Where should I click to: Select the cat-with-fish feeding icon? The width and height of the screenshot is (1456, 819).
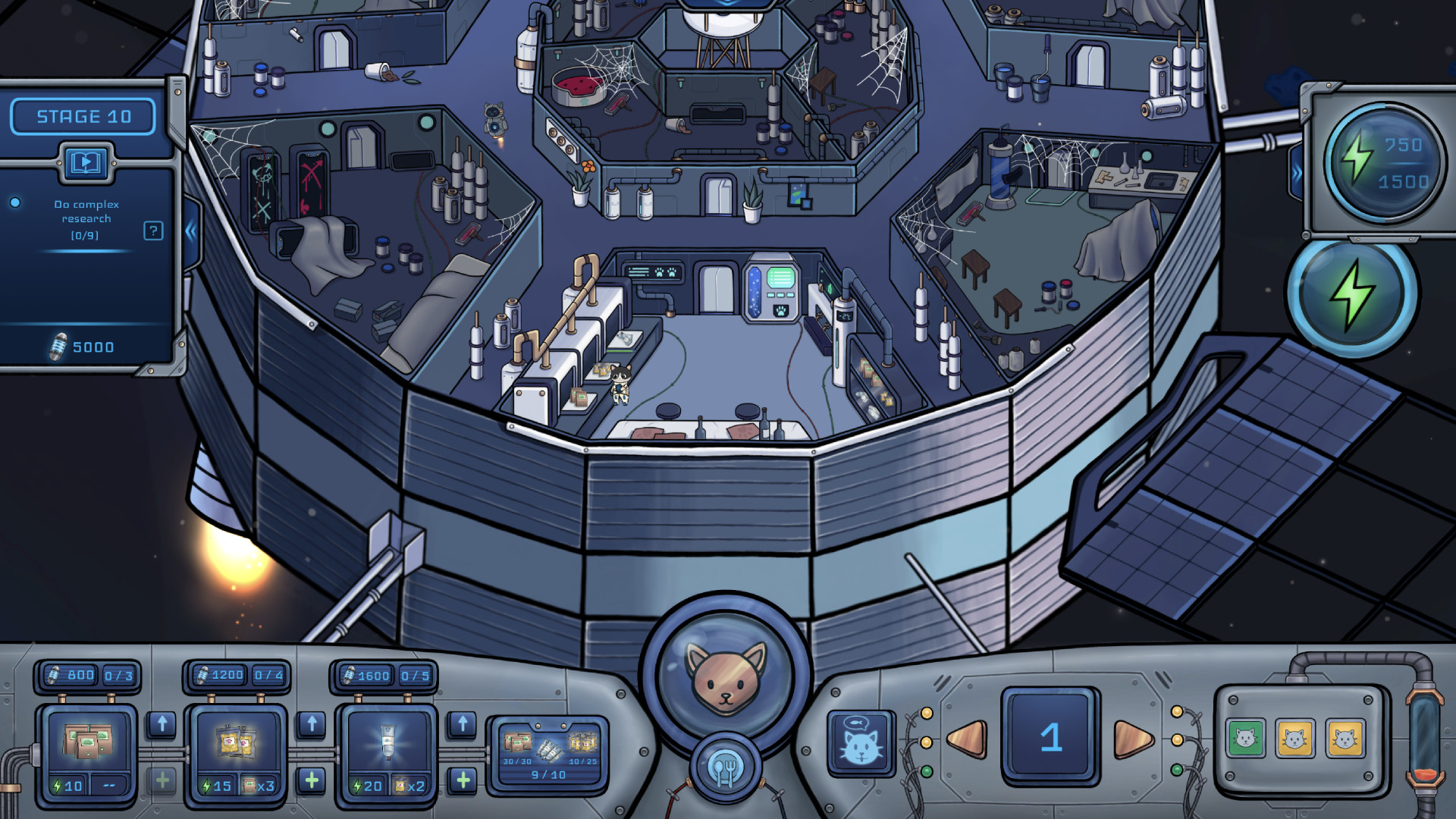(x=861, y=744)
